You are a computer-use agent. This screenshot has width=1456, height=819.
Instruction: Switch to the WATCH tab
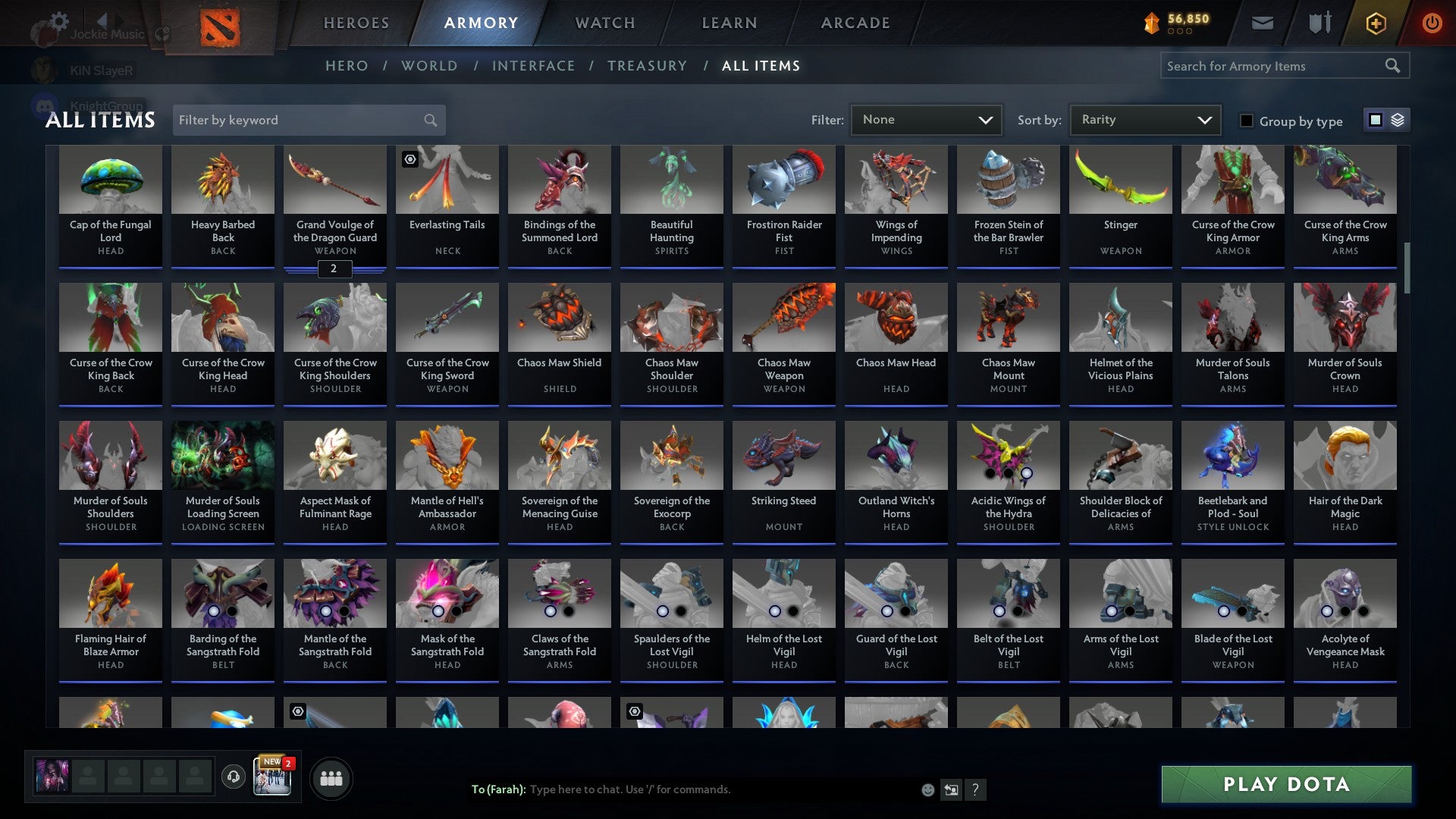(x=604, y=23)
